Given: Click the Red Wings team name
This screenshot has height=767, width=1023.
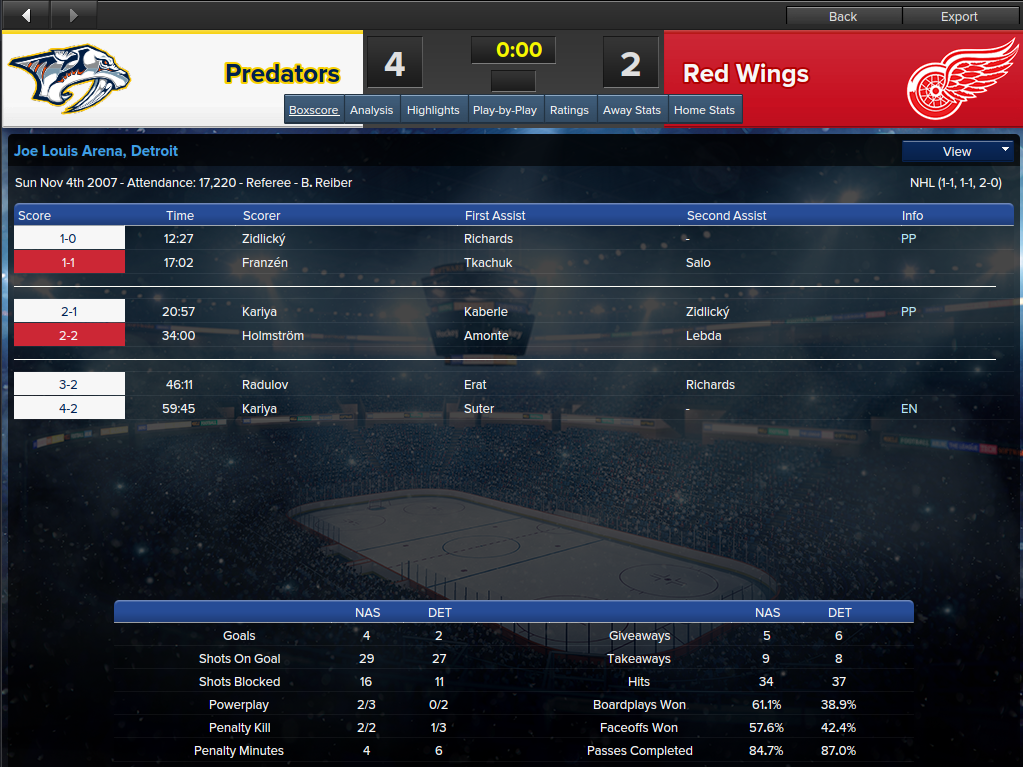Looking at the screenshot, I should tap(746, 74).
